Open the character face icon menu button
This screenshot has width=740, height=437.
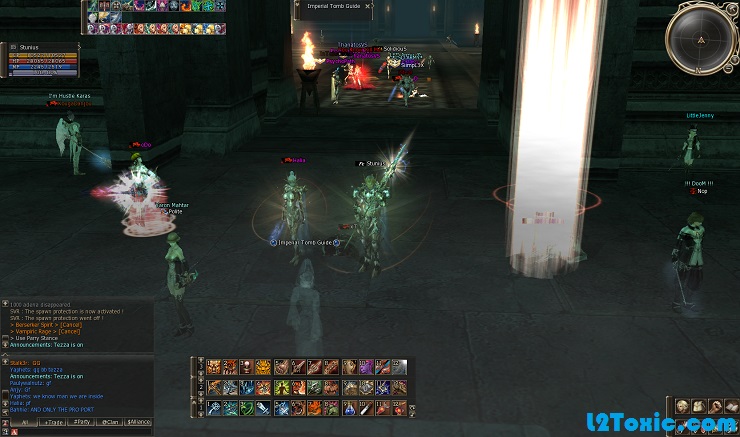pos(682,406)
